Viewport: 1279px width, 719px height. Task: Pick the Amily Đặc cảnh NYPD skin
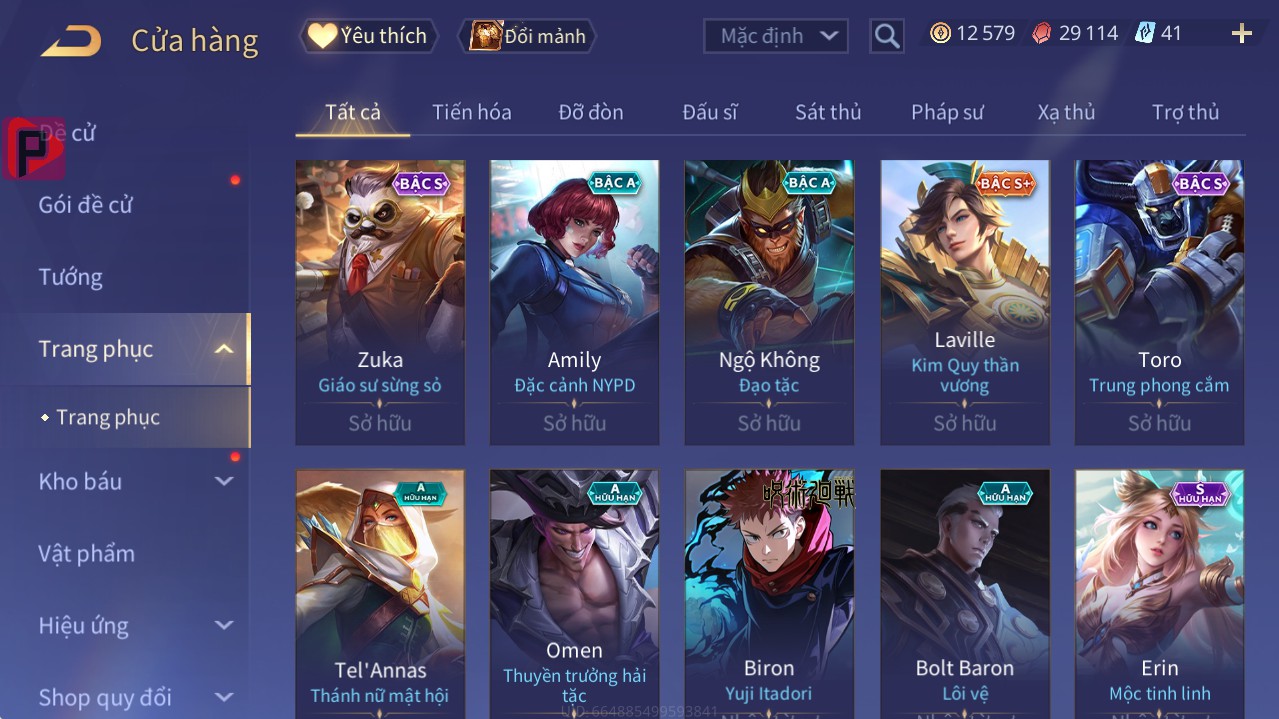coord(574,300)
